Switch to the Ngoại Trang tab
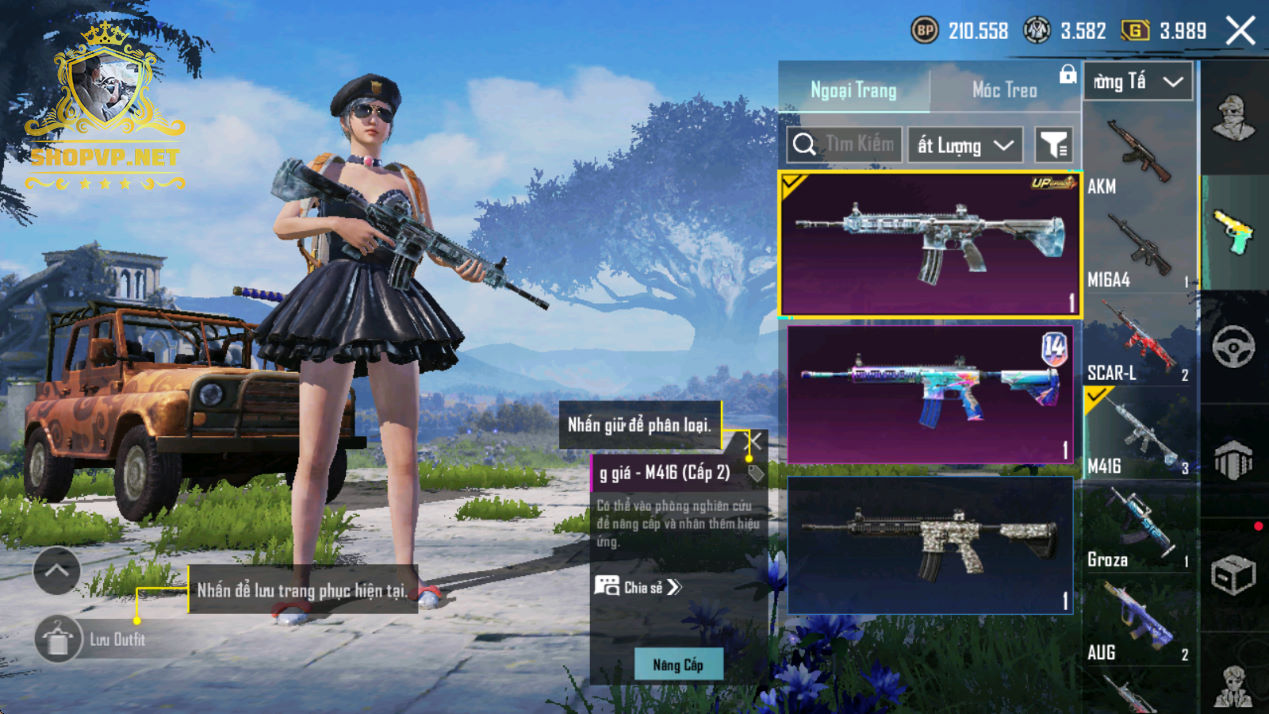The height and width of the screenshot is (714, 1269). [x=853, y=90]
